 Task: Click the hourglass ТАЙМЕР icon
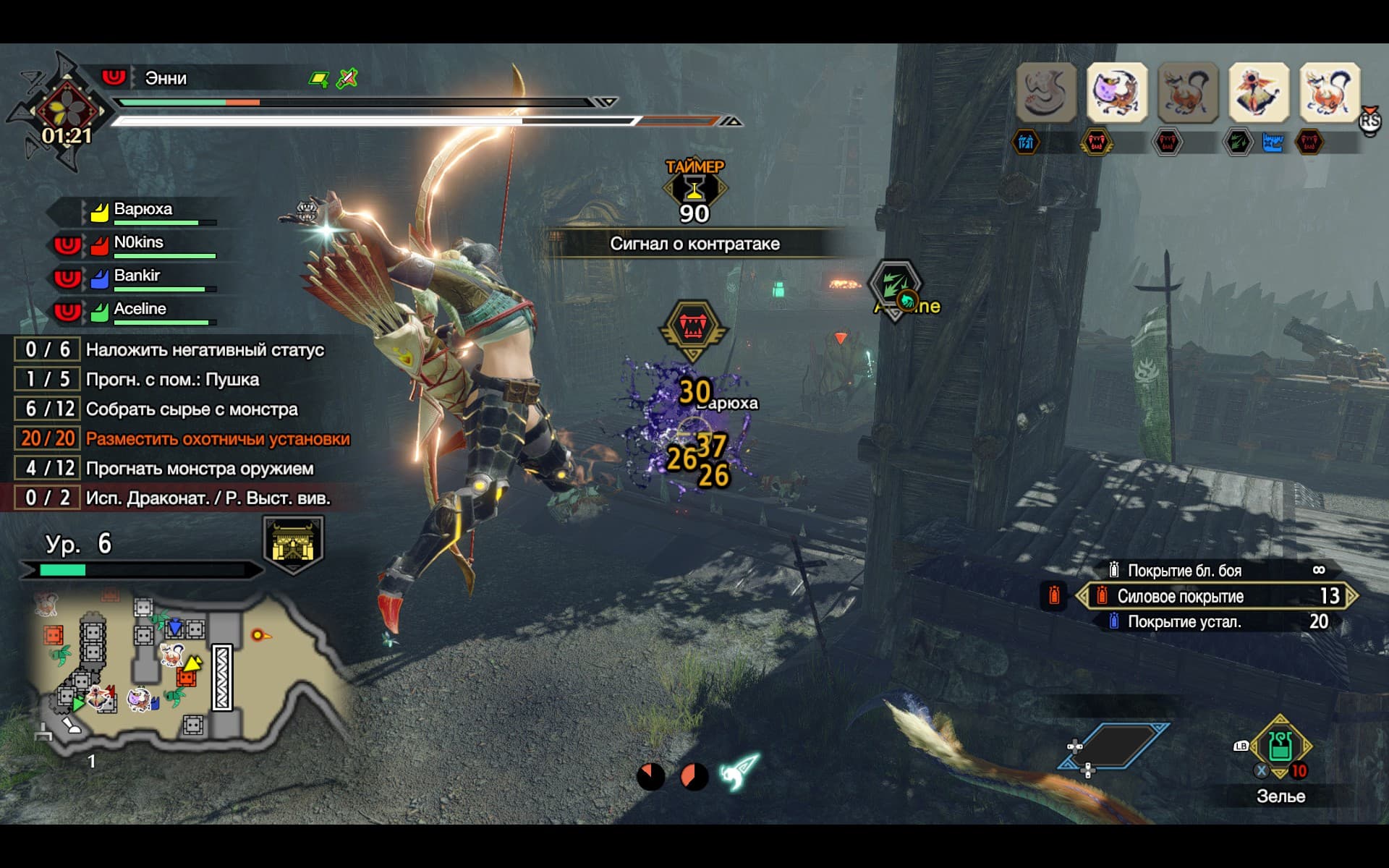[694, 190]
